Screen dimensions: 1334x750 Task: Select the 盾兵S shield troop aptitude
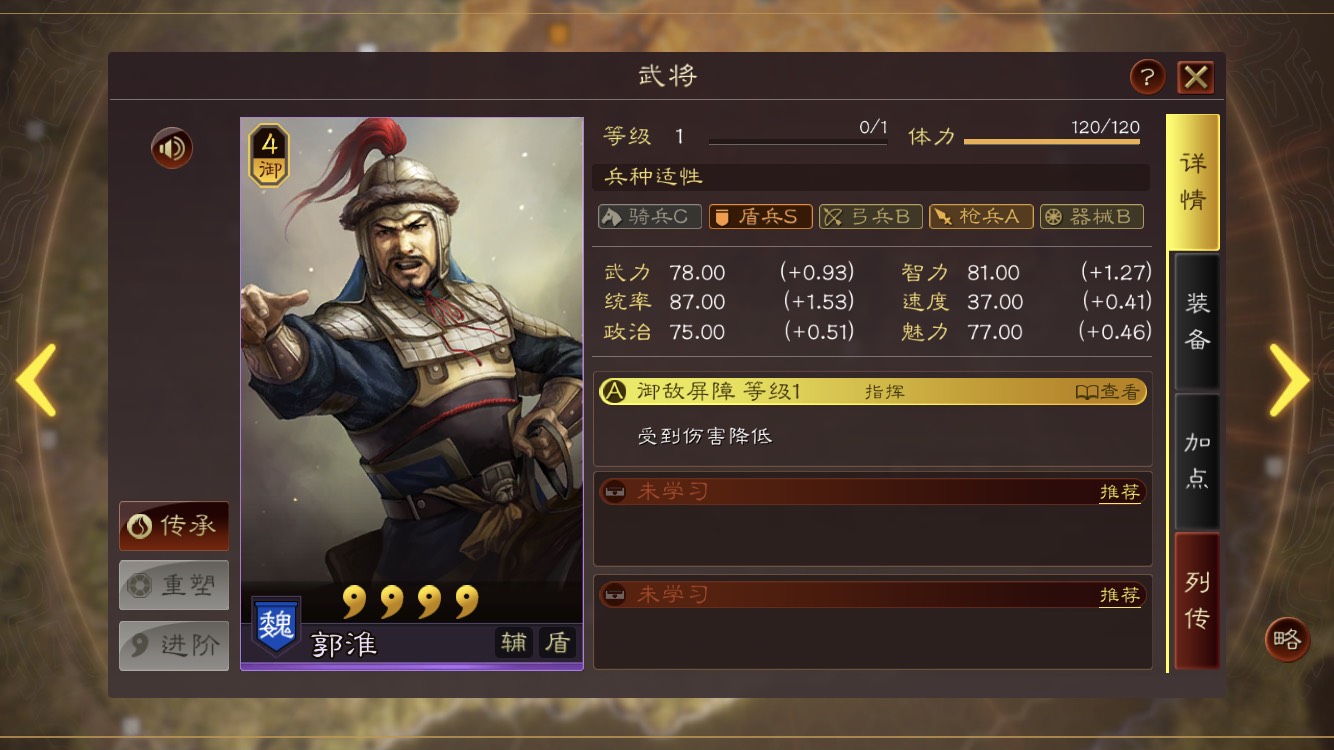(761, 216)
